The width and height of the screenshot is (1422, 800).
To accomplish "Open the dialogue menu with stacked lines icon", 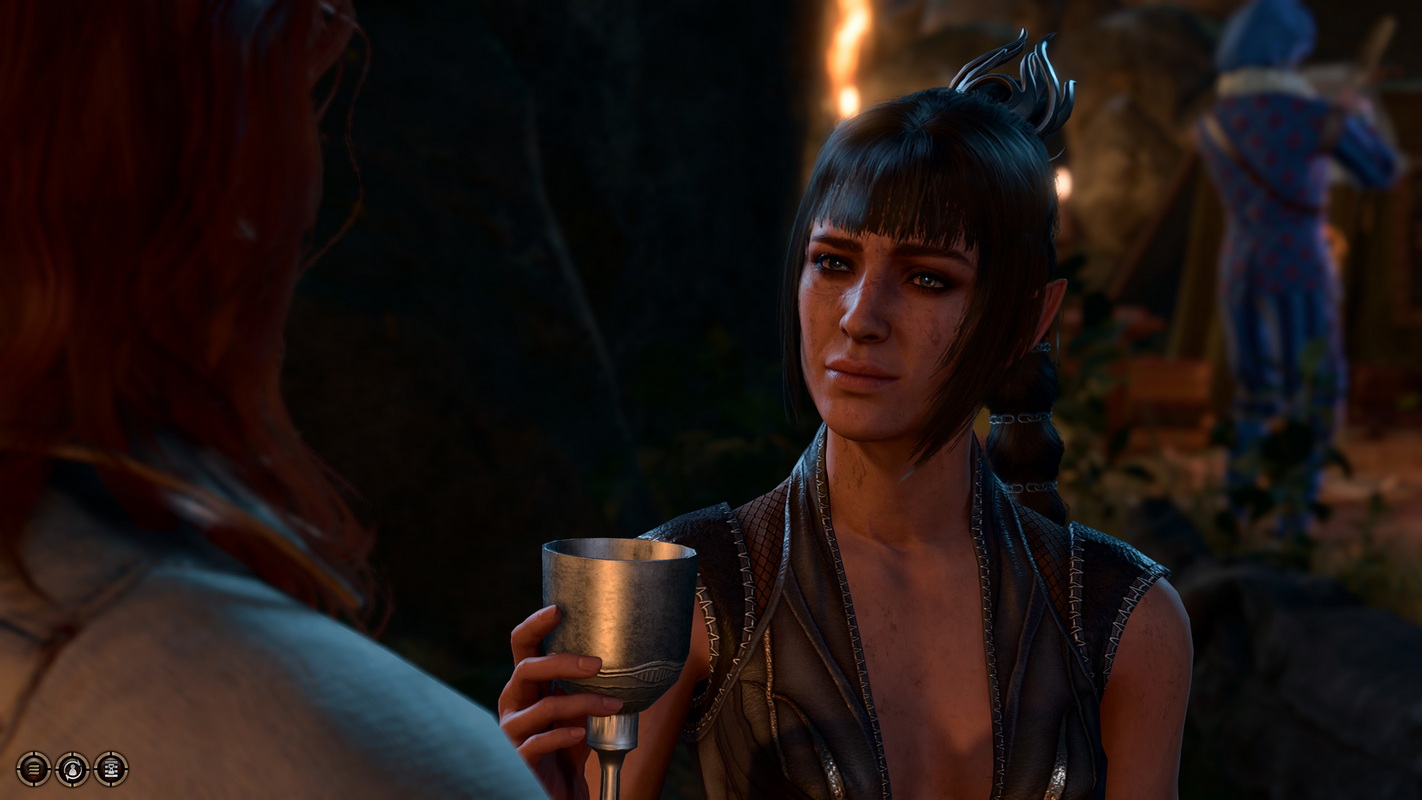I will click(33, 768).
